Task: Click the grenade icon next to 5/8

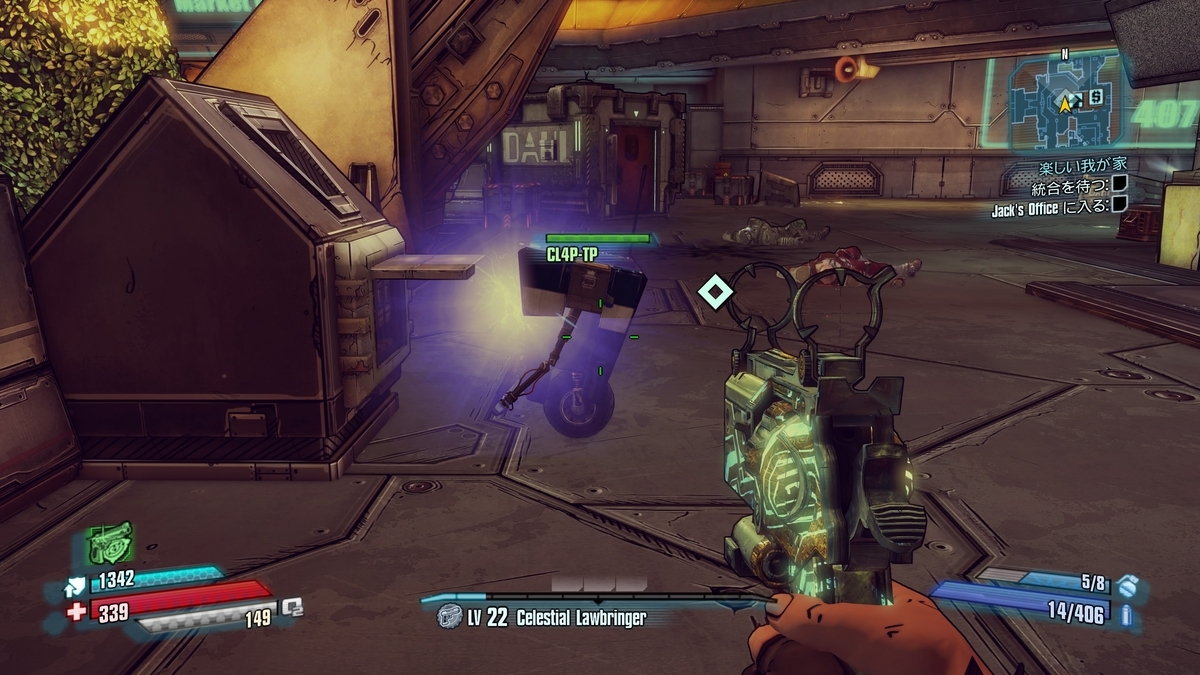Action: pyautogui.click(x=1126, y=583)
